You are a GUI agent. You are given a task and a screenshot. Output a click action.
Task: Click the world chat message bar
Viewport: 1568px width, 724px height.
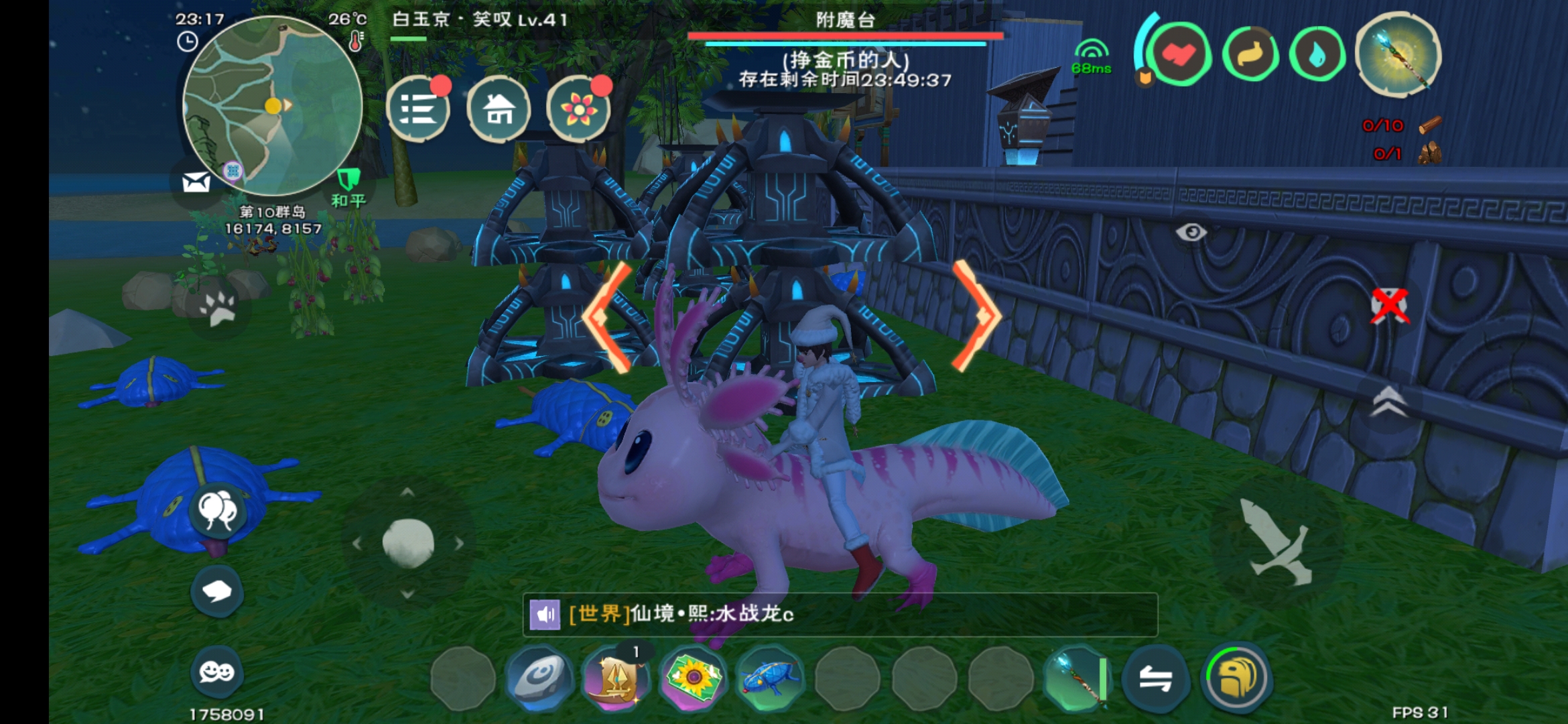pyautogui.click(x=840, y=614)
